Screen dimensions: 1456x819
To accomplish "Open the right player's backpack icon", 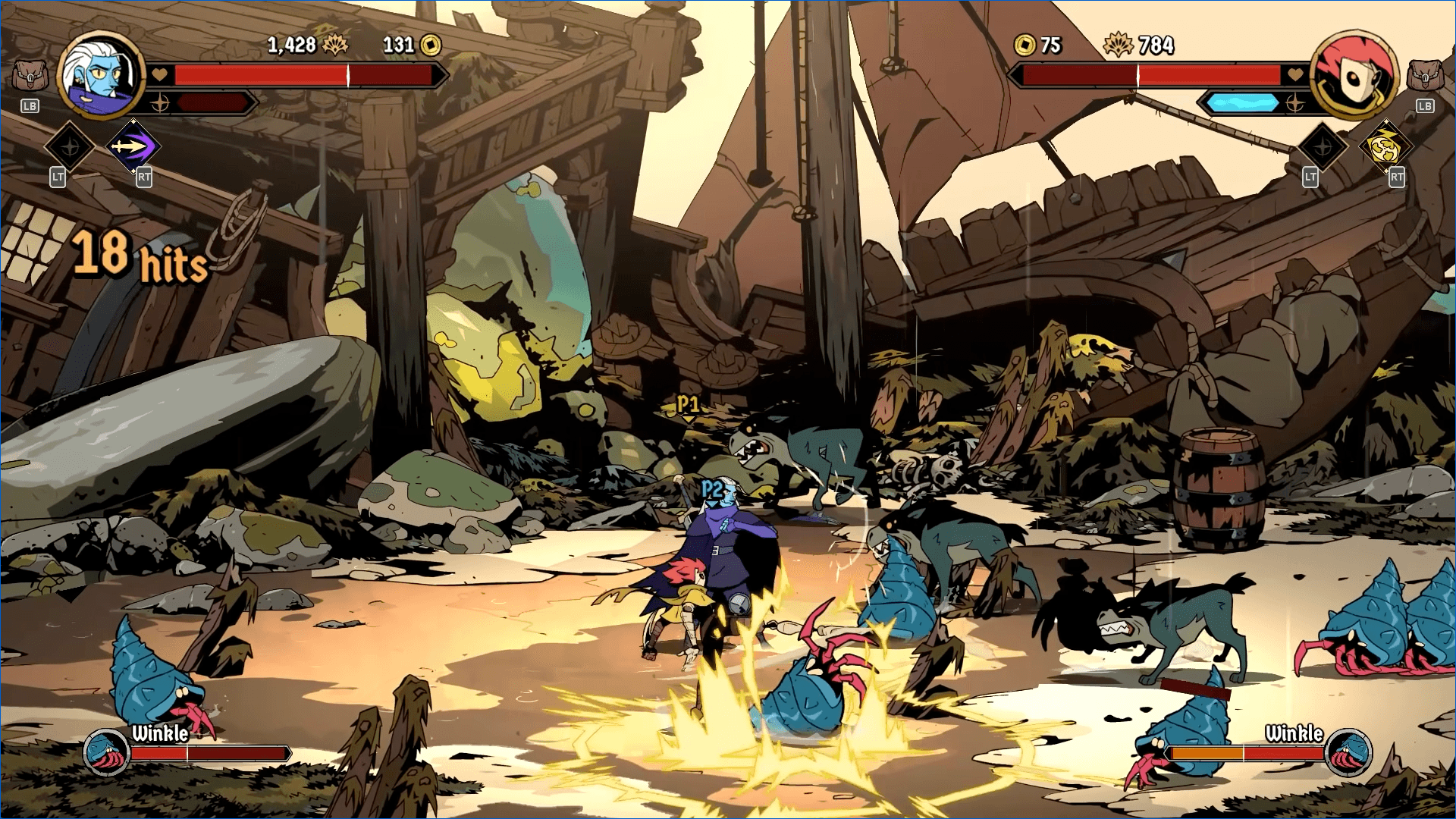I will coord(1425,76).
